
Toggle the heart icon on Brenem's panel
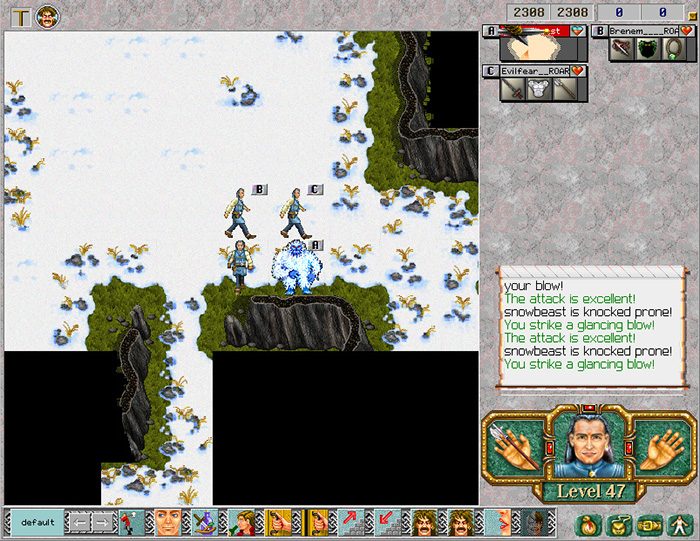686,31
